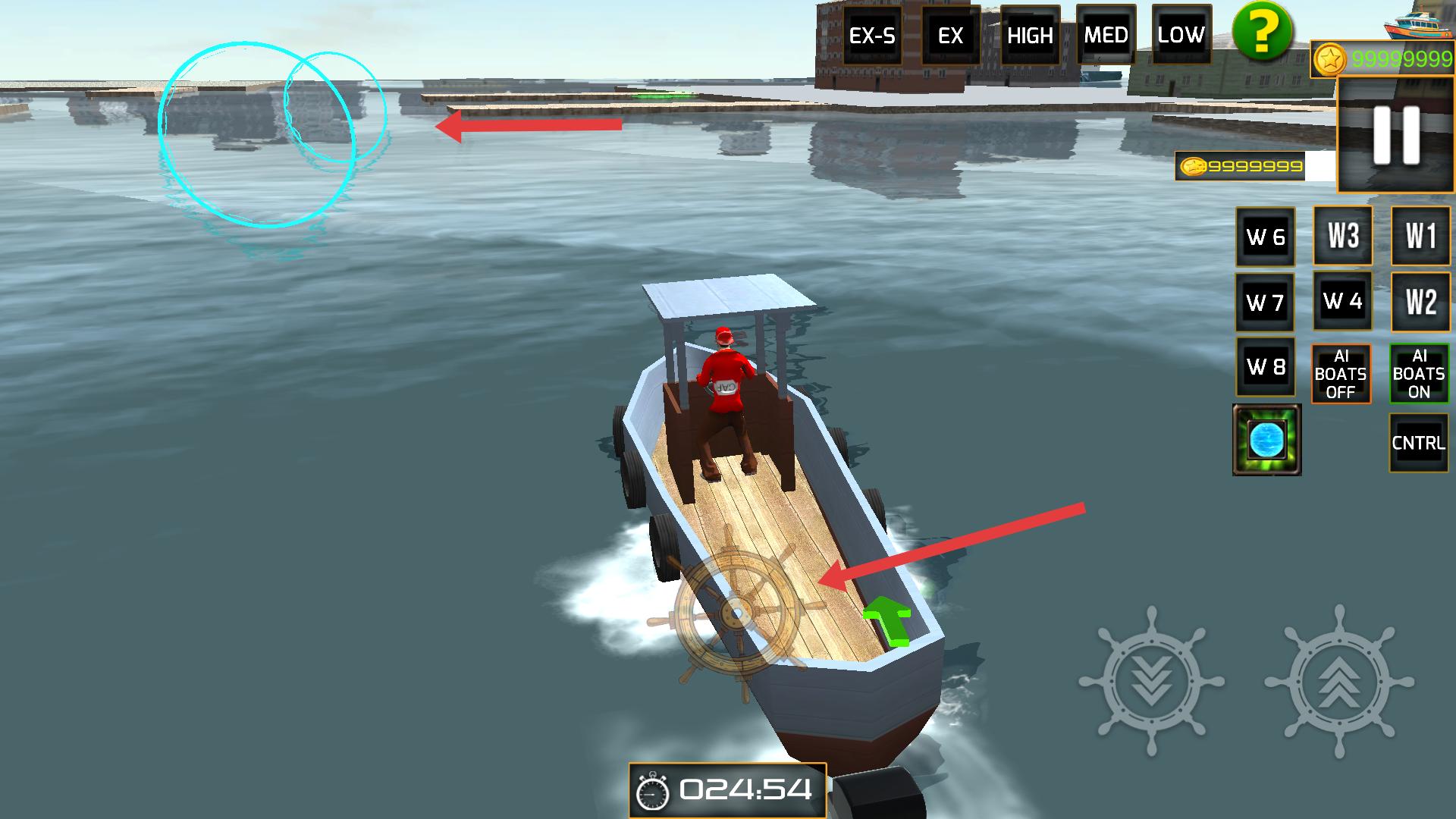Choose the W 8 button
Viewport: 1456px width, 819px height.
[1266, 367]
